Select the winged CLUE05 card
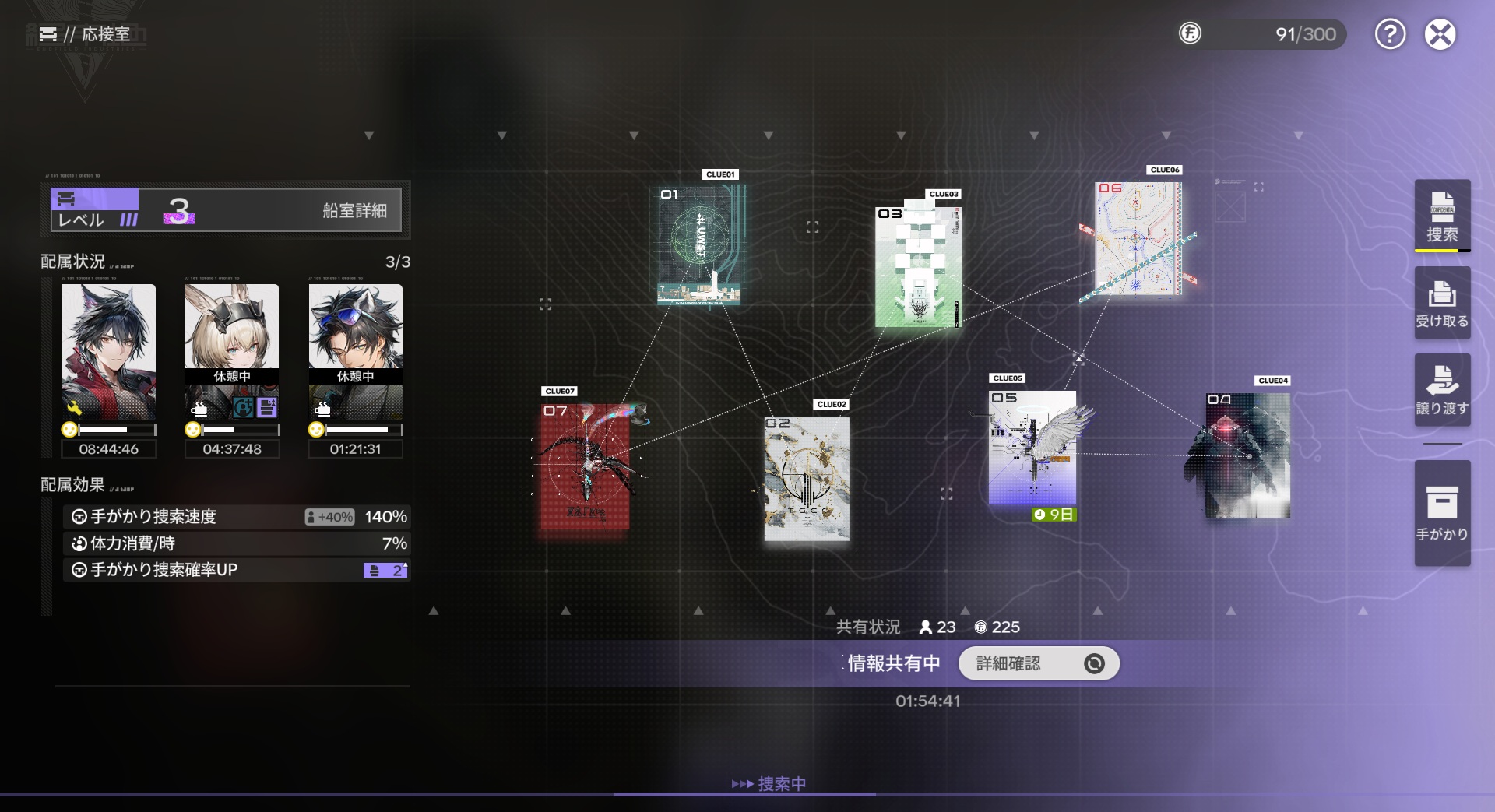This screenshot has height=812, width=1495. coord(1032,448)
